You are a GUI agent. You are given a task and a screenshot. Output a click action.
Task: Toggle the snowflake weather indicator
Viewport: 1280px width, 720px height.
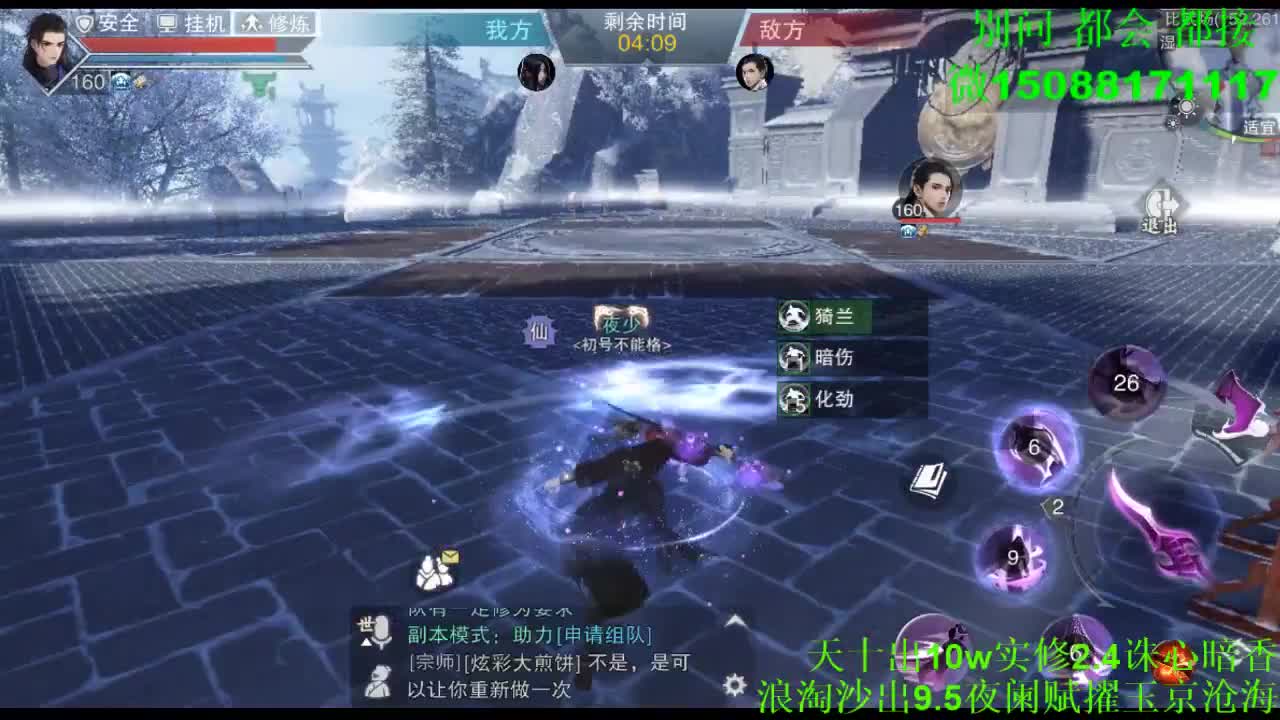coord(1171,124)
